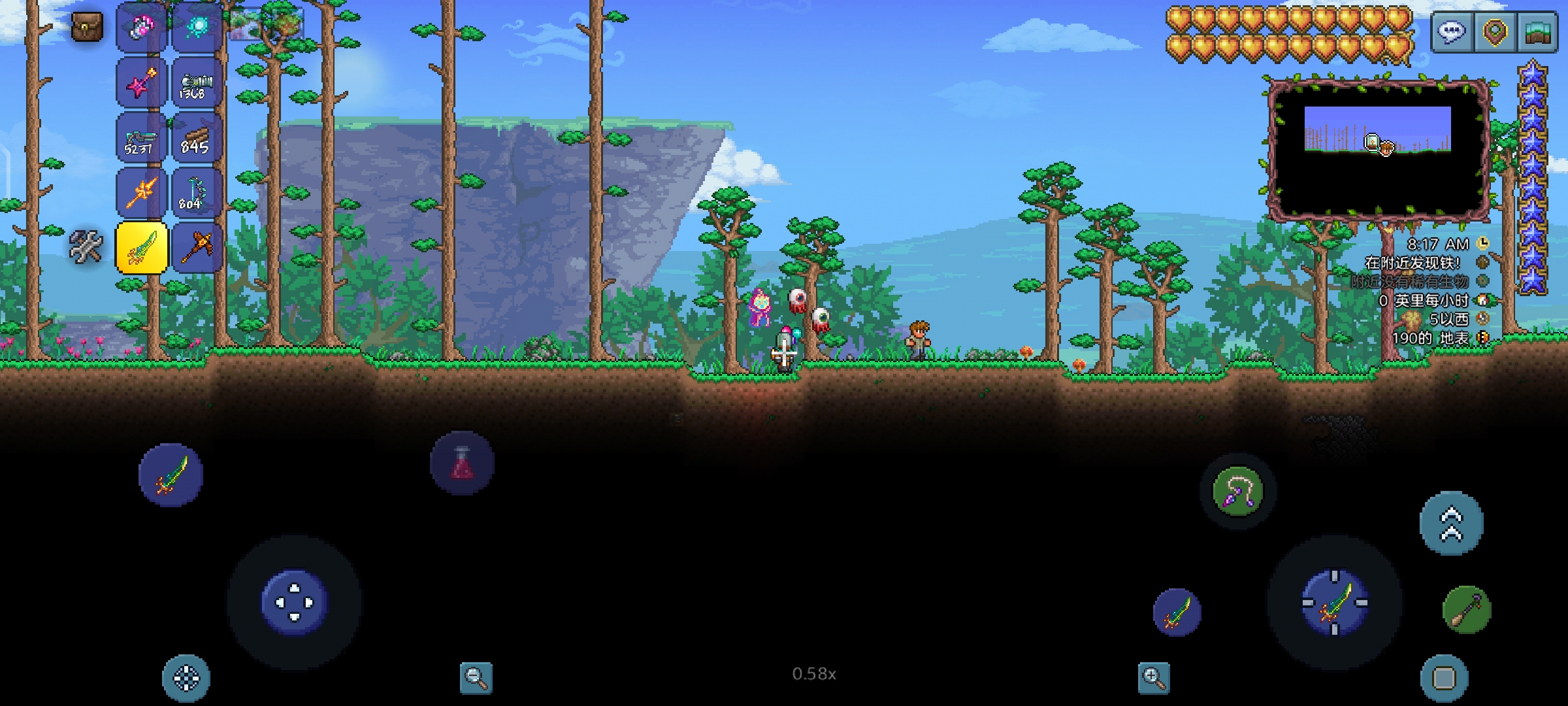
Task: Select the cyan glowing orb hotbar slot
Action: coord(195,27)
